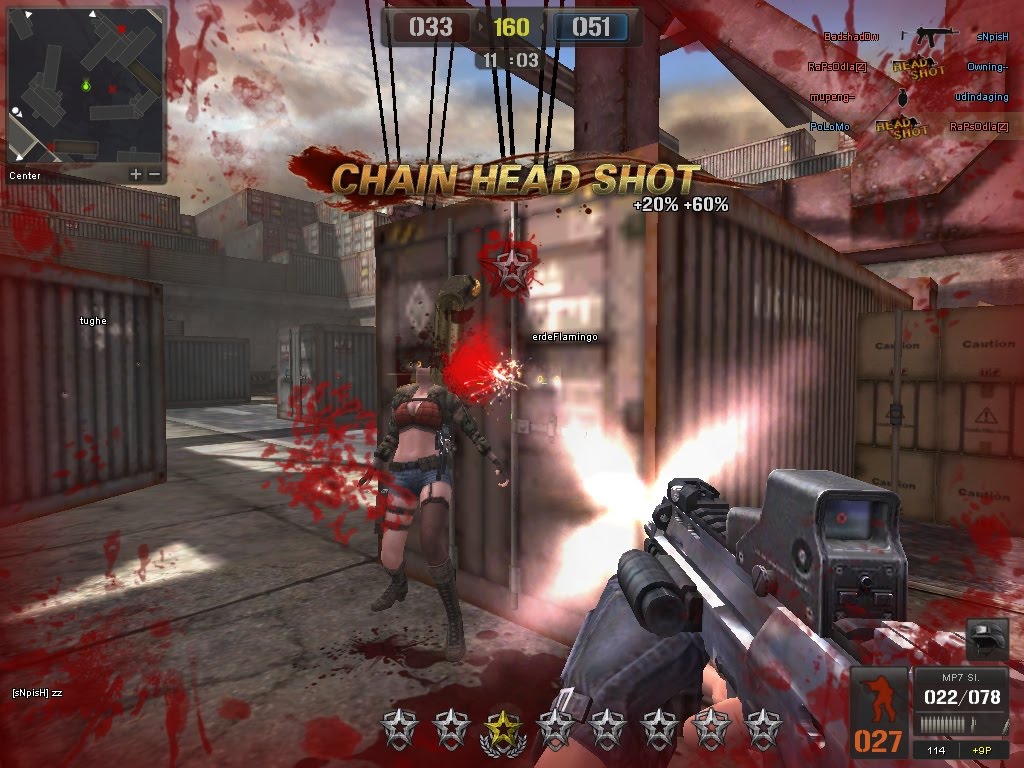
Task: Click the grenade icon in kill feed
Action: pyautogui.click(x=905, y=98)
